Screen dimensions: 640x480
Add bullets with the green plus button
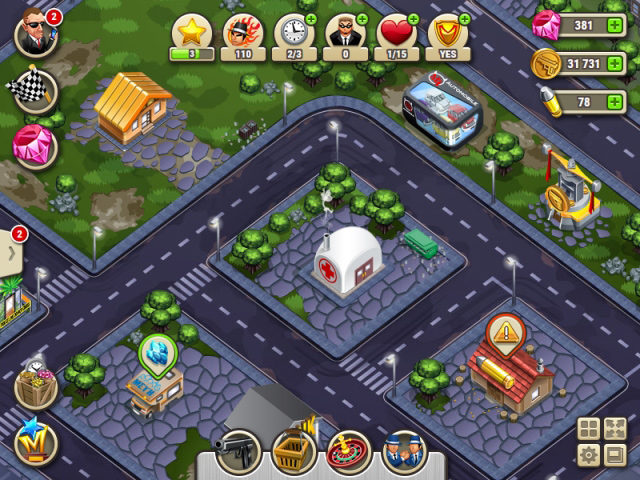point(615,102)
